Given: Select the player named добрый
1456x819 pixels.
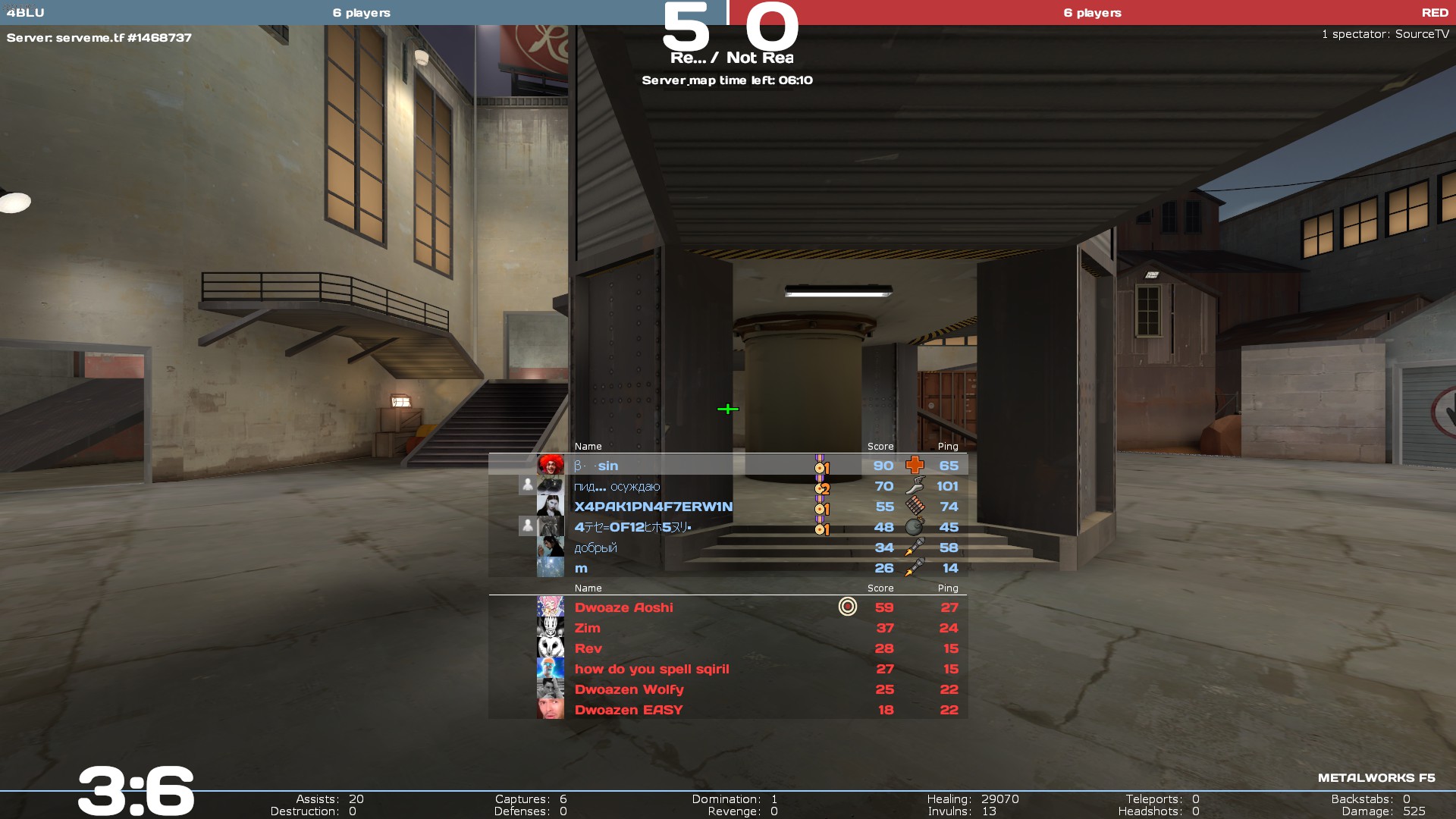Looking at the screenshot, I should [x=595, y=548].
